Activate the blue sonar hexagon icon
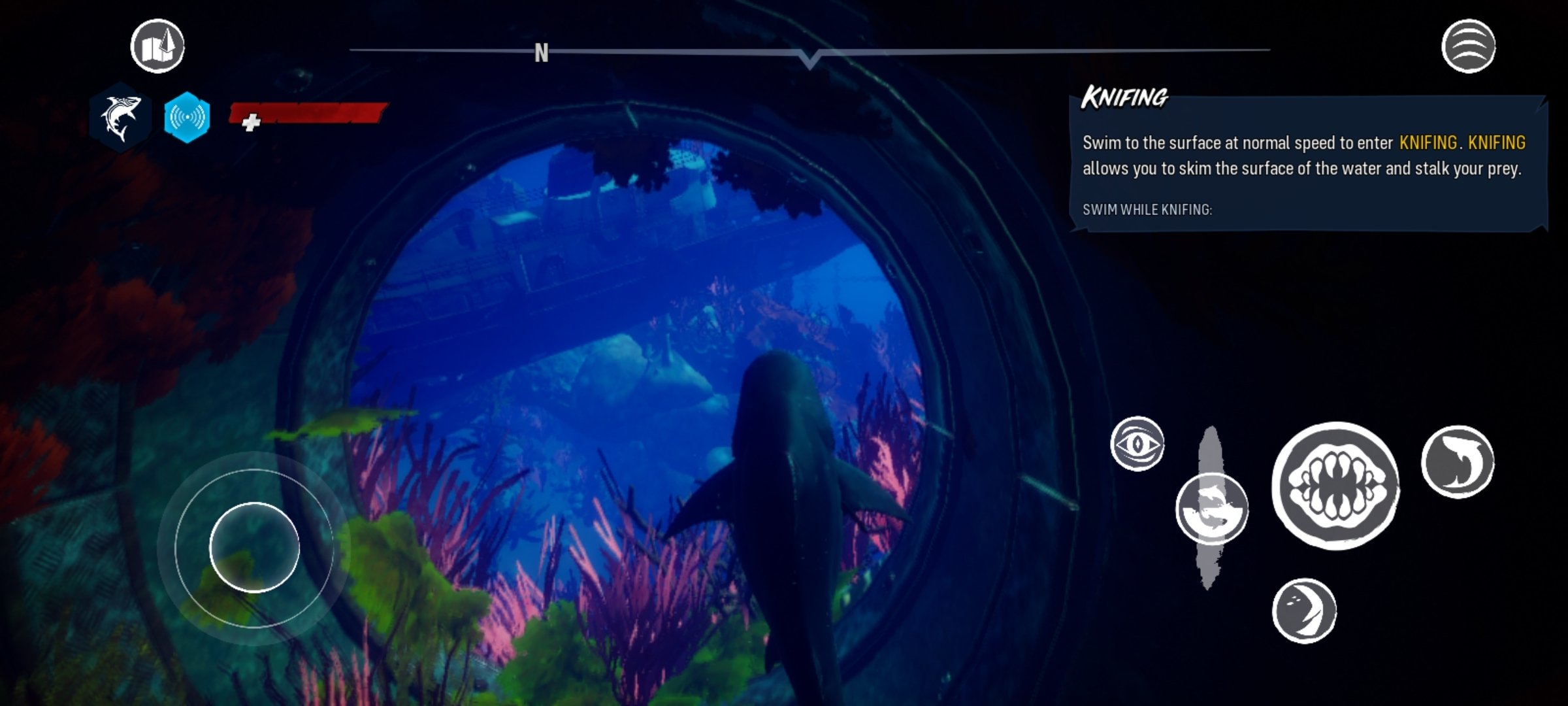 pos(187,118)
